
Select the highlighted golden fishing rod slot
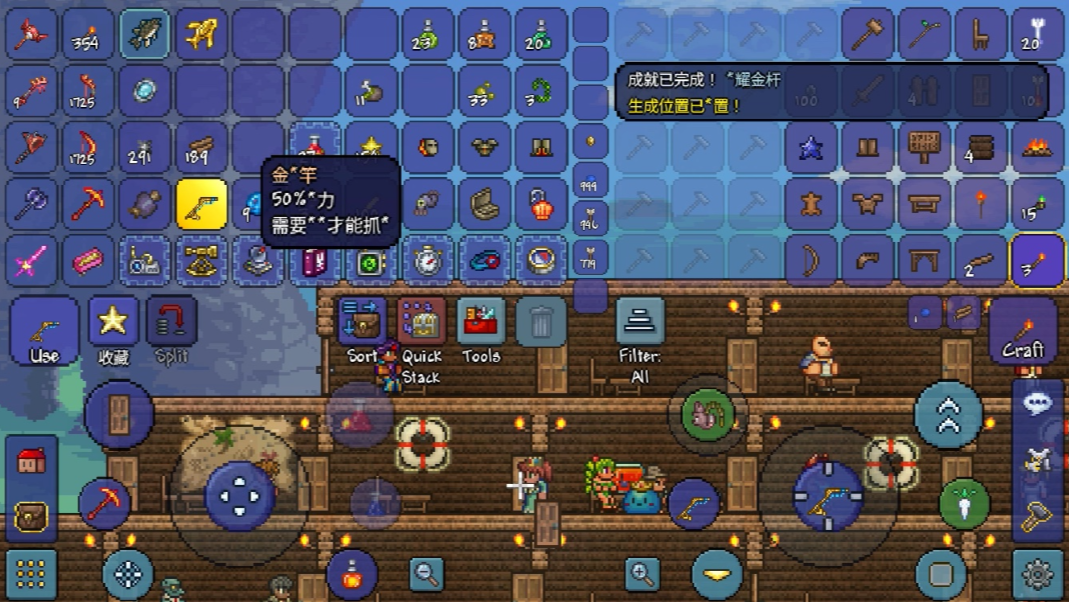(x=201, y=204)
